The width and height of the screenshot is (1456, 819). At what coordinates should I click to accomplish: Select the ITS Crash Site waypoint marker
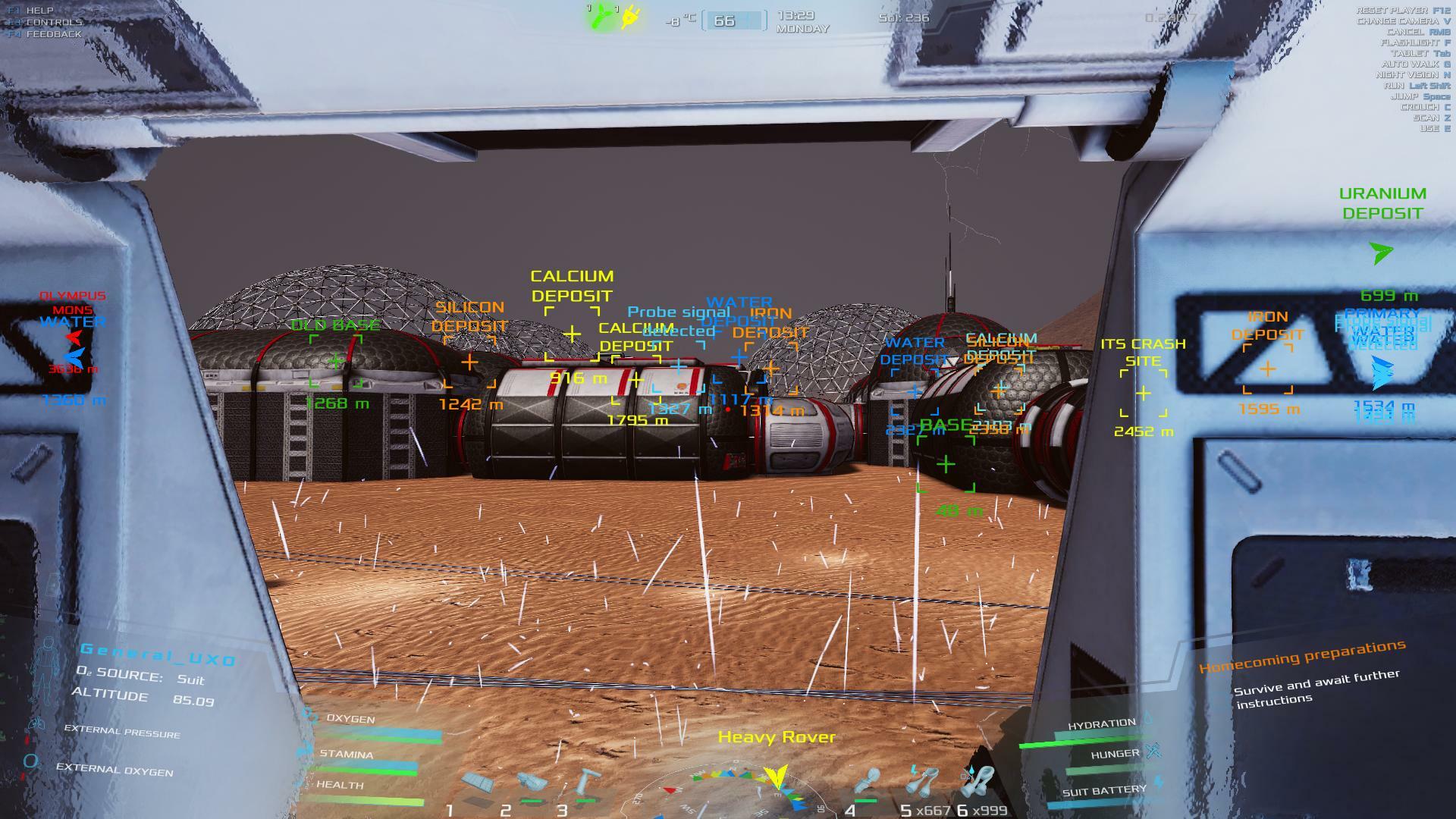tap(1144, 394)
